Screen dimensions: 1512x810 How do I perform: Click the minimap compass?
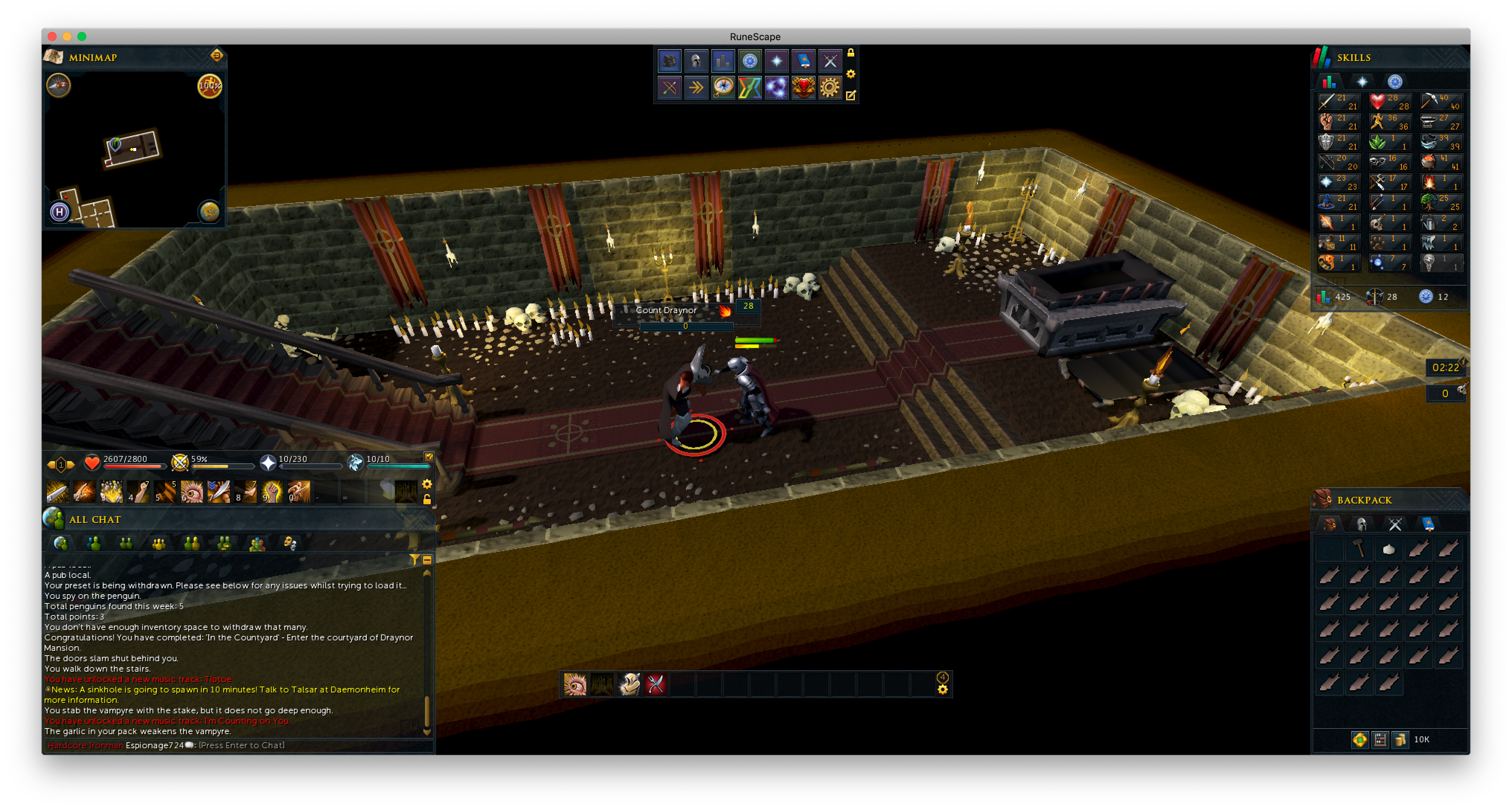[59, 85]
